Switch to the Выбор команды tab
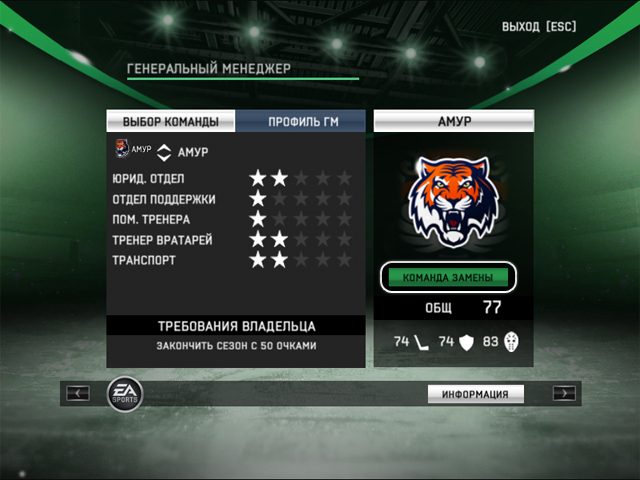 tap(171, 122)
